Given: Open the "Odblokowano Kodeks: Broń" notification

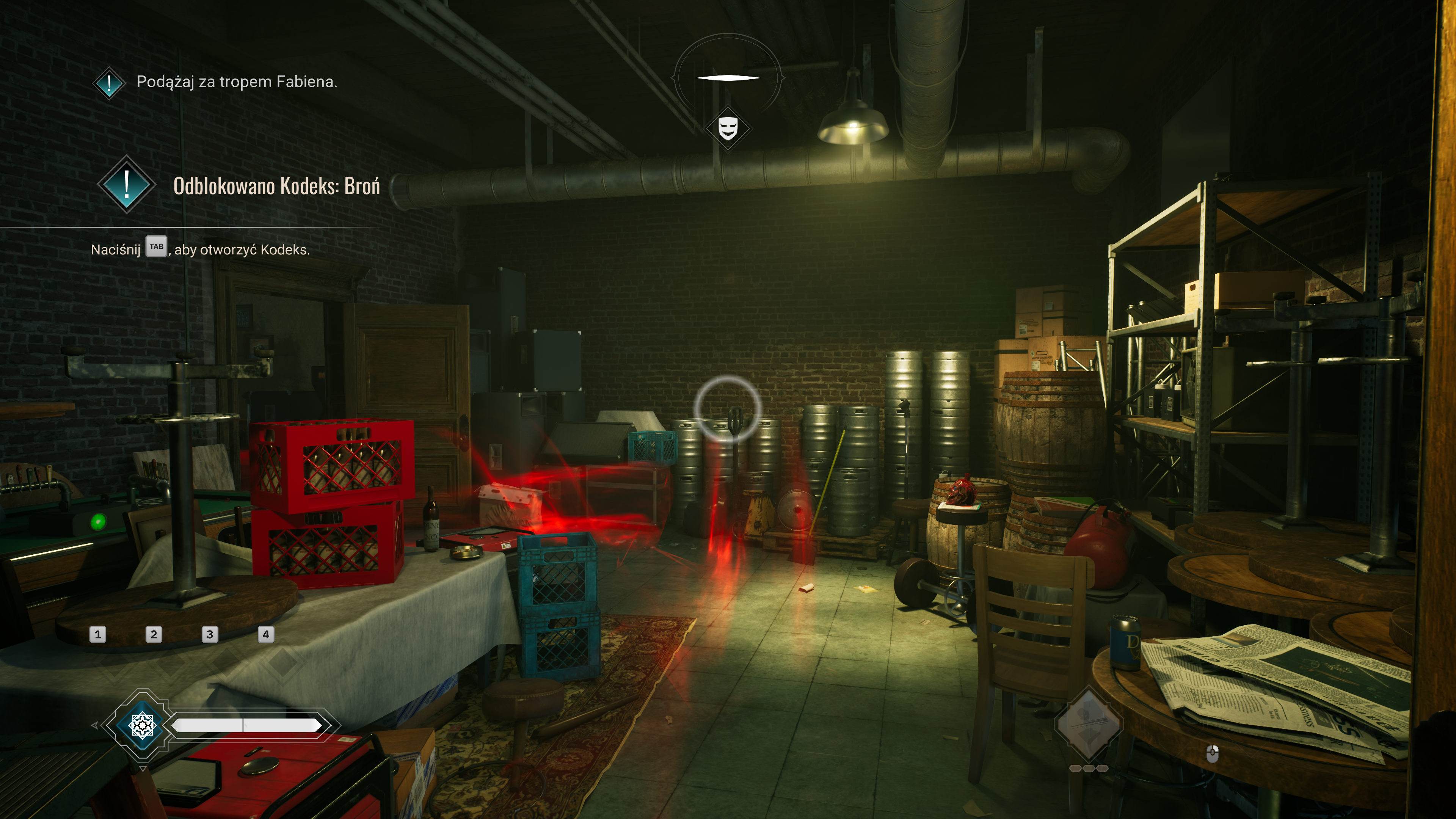Looking at the screenshot, I should click(x=276, y=186).
